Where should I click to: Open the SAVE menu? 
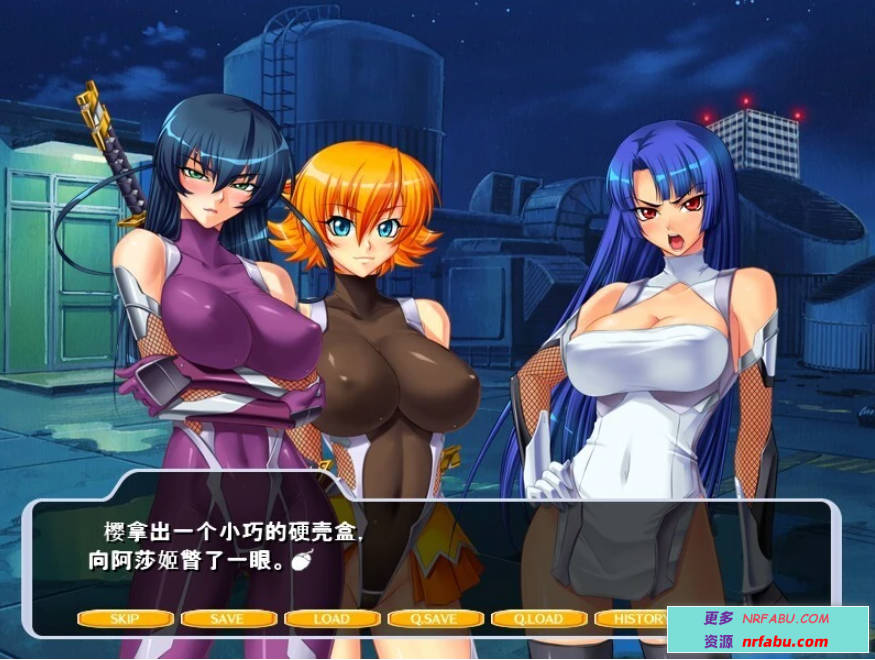[x=228, y=618]
